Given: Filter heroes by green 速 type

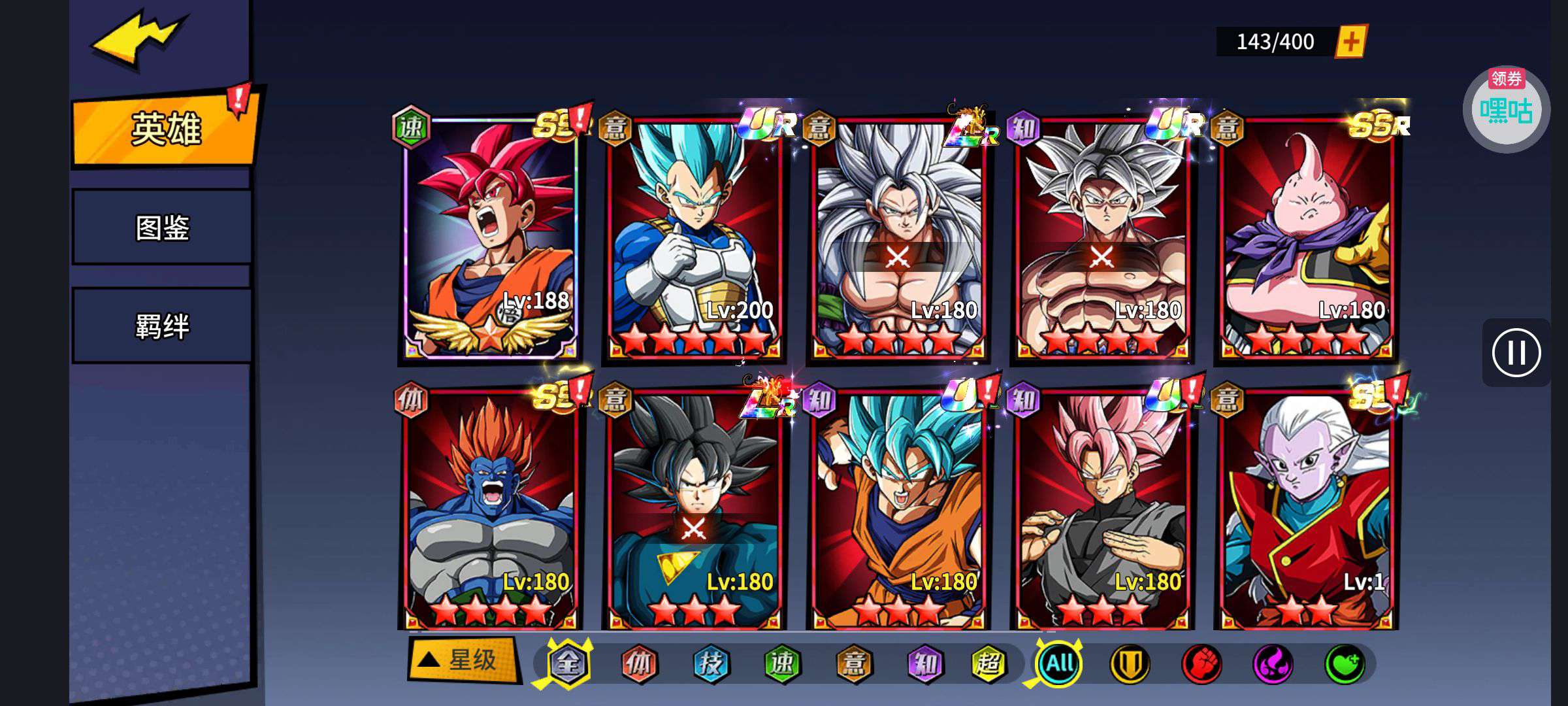Looking at the screenshot, I should (782, 664).
